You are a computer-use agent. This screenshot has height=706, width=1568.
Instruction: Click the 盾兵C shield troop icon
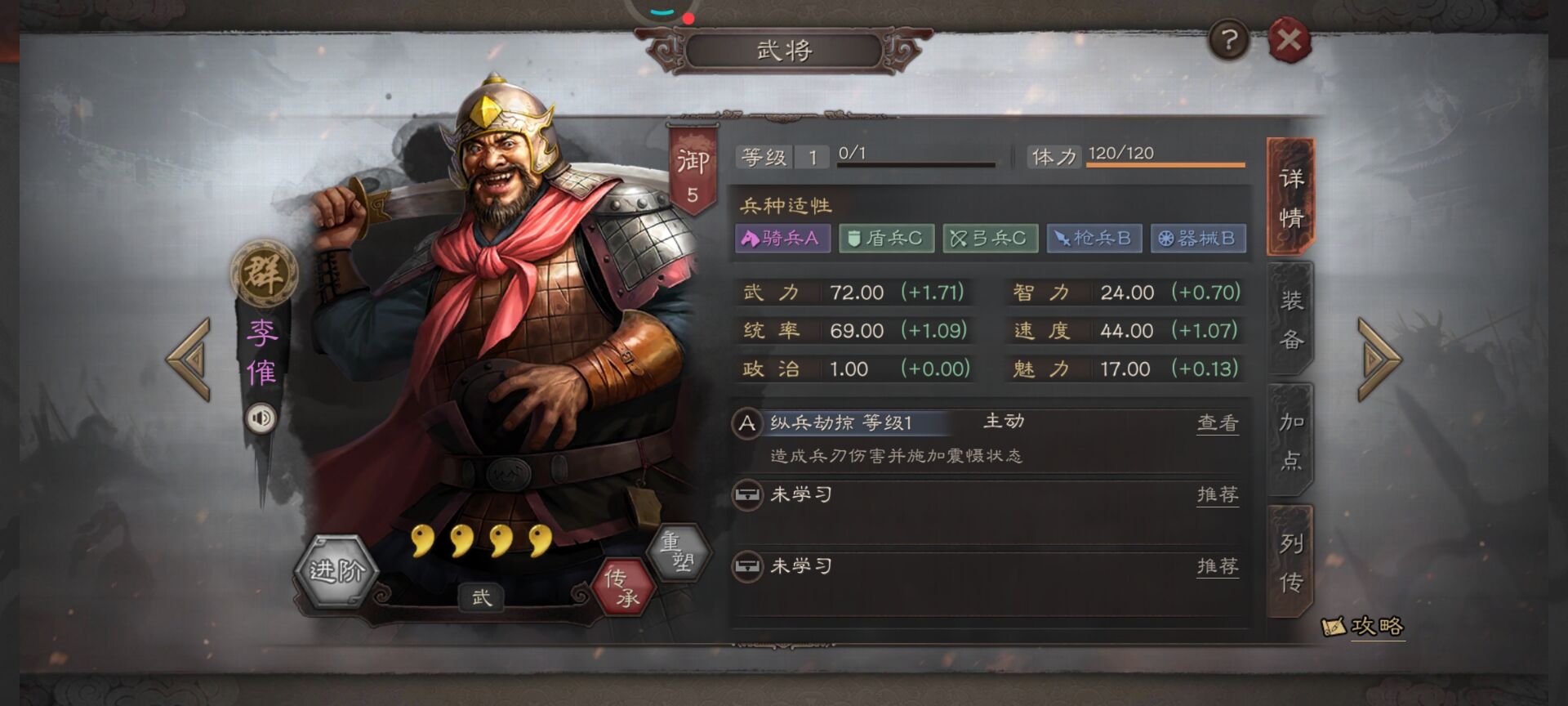(887, 239)
